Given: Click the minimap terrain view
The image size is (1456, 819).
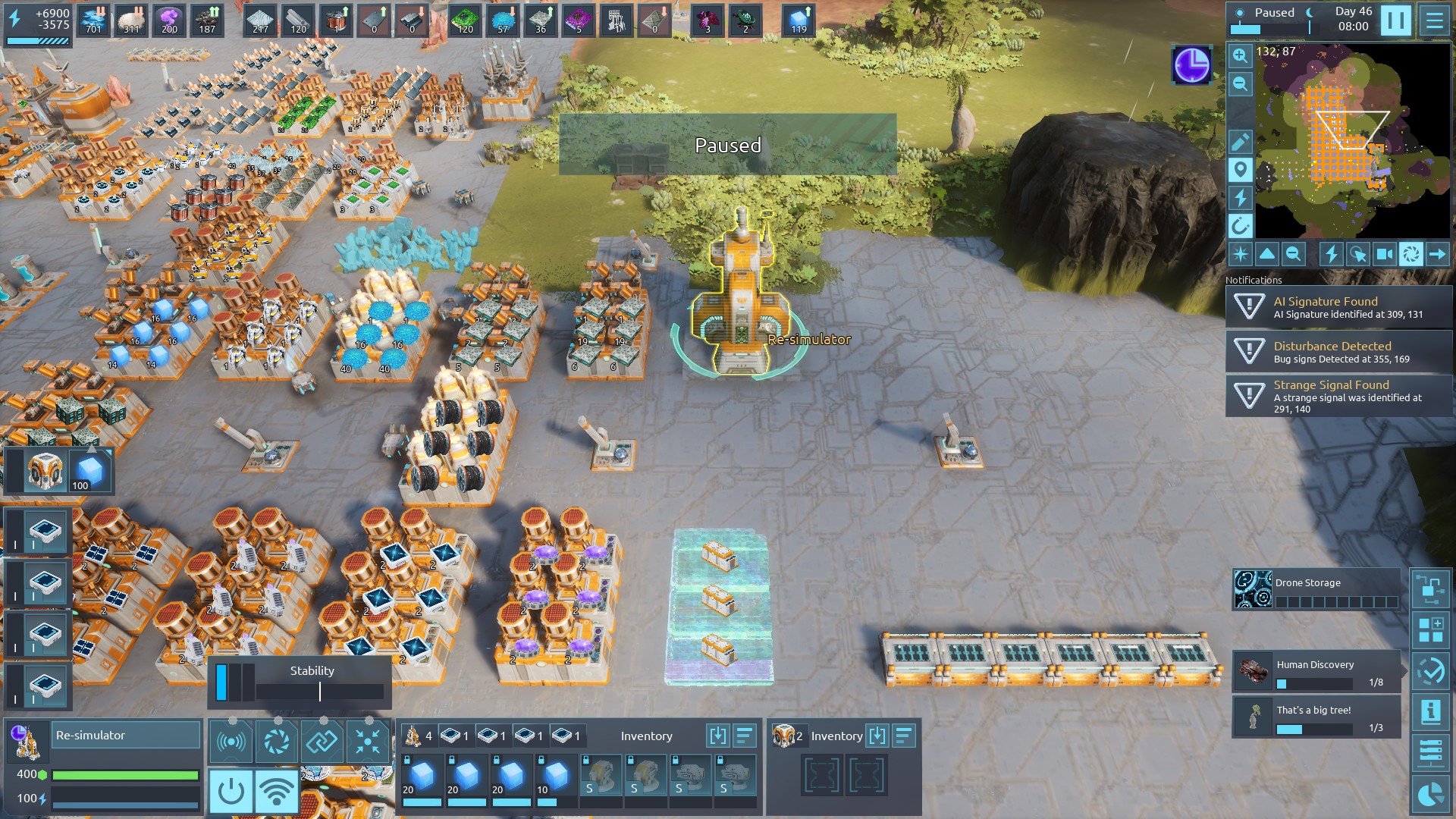Looking at the screenshot, I should tap(1352, 140).
